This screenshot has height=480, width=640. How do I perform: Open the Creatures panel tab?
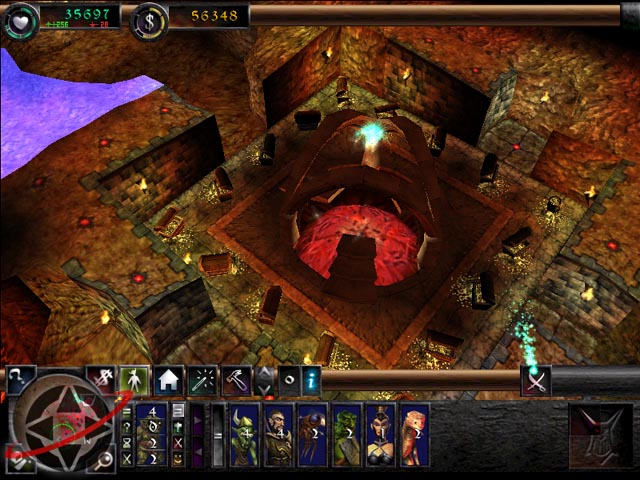pos(134,381)
